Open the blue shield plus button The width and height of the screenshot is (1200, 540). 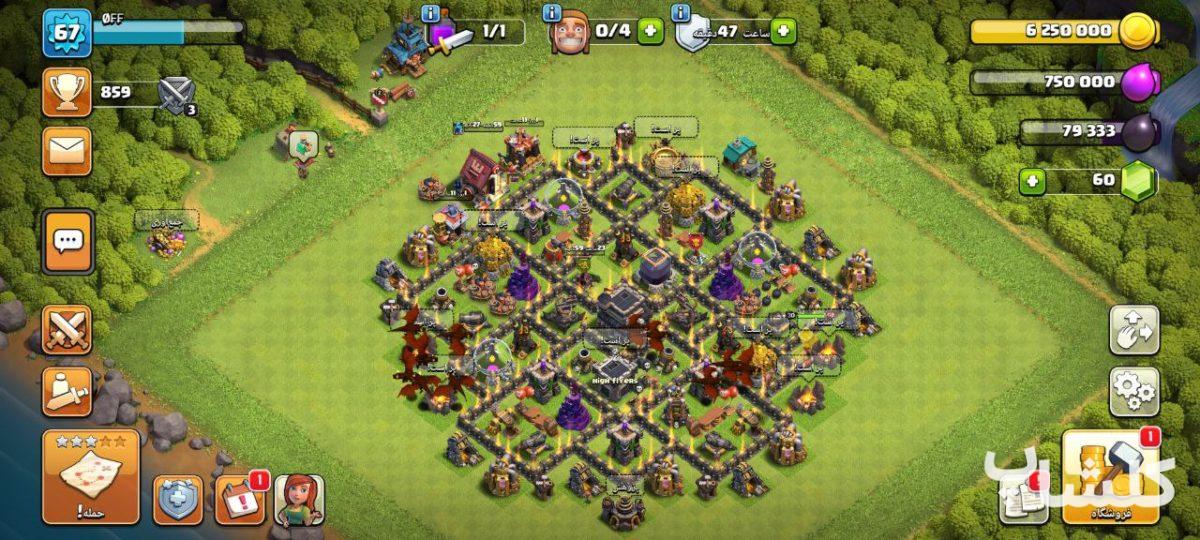(x=178, y=500)
